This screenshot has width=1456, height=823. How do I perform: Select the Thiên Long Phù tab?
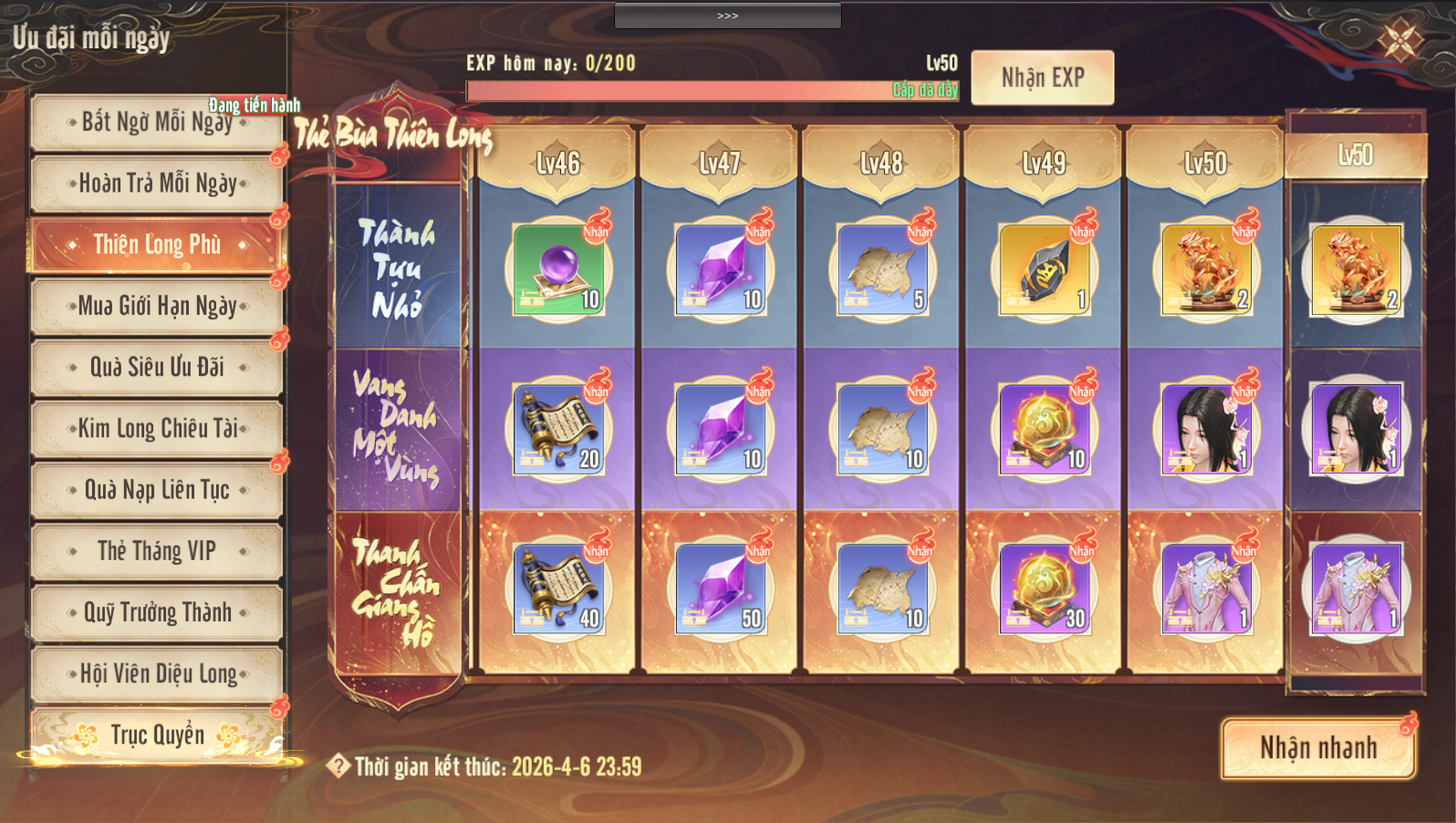click(x=156, y=245)
